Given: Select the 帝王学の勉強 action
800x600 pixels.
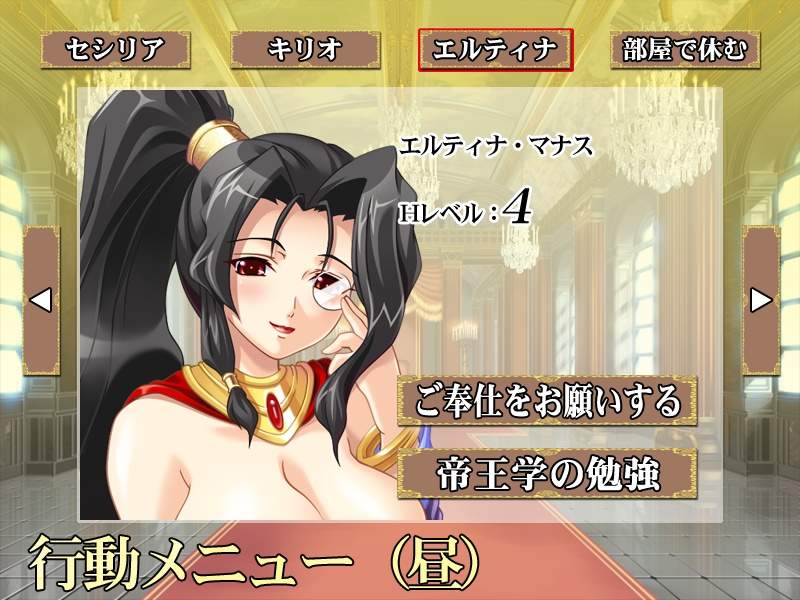Looking at the screenshot, I should click(x=546, y=473).
